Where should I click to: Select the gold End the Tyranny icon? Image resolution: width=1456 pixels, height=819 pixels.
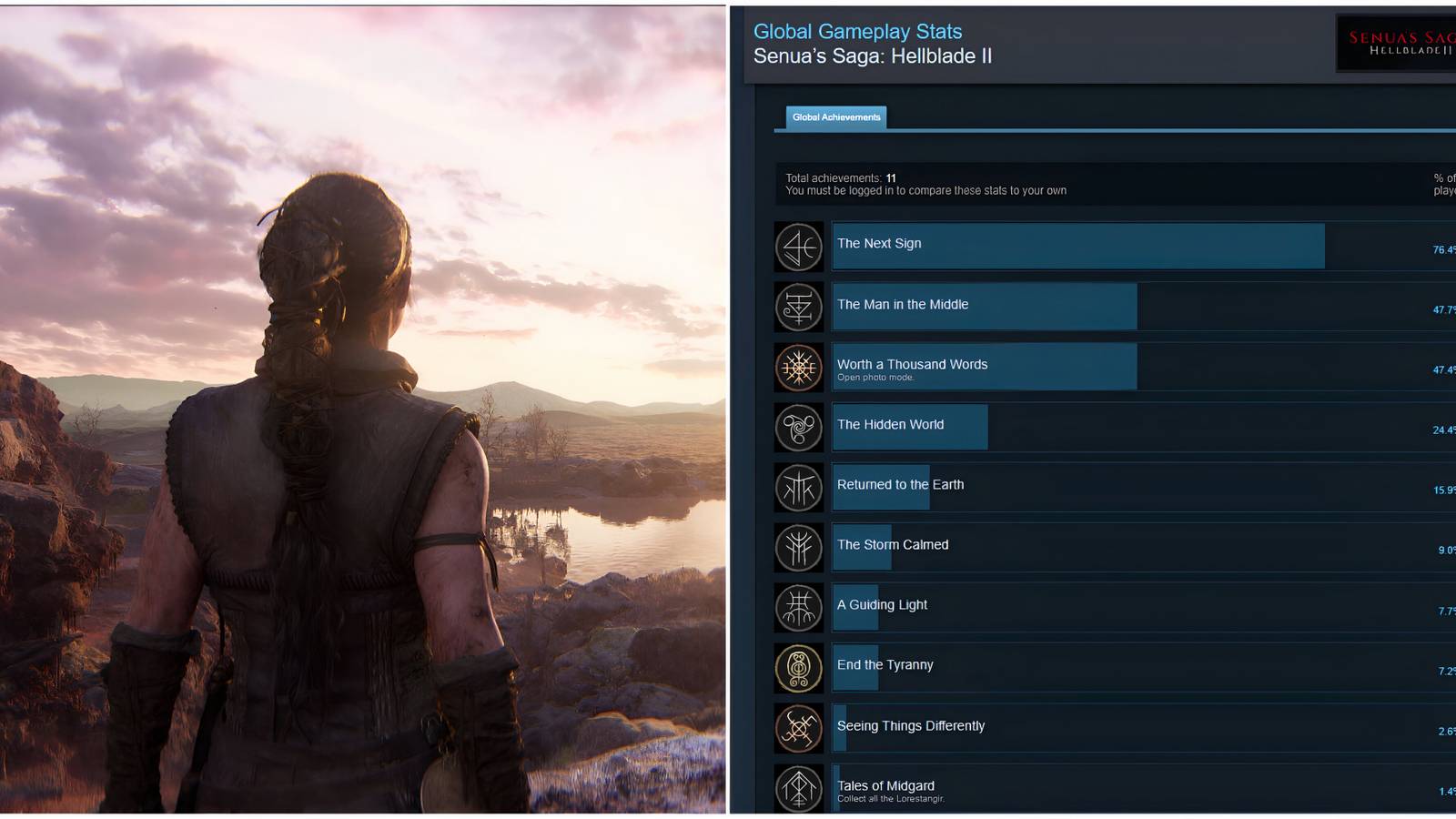click(x=798, y=667)
